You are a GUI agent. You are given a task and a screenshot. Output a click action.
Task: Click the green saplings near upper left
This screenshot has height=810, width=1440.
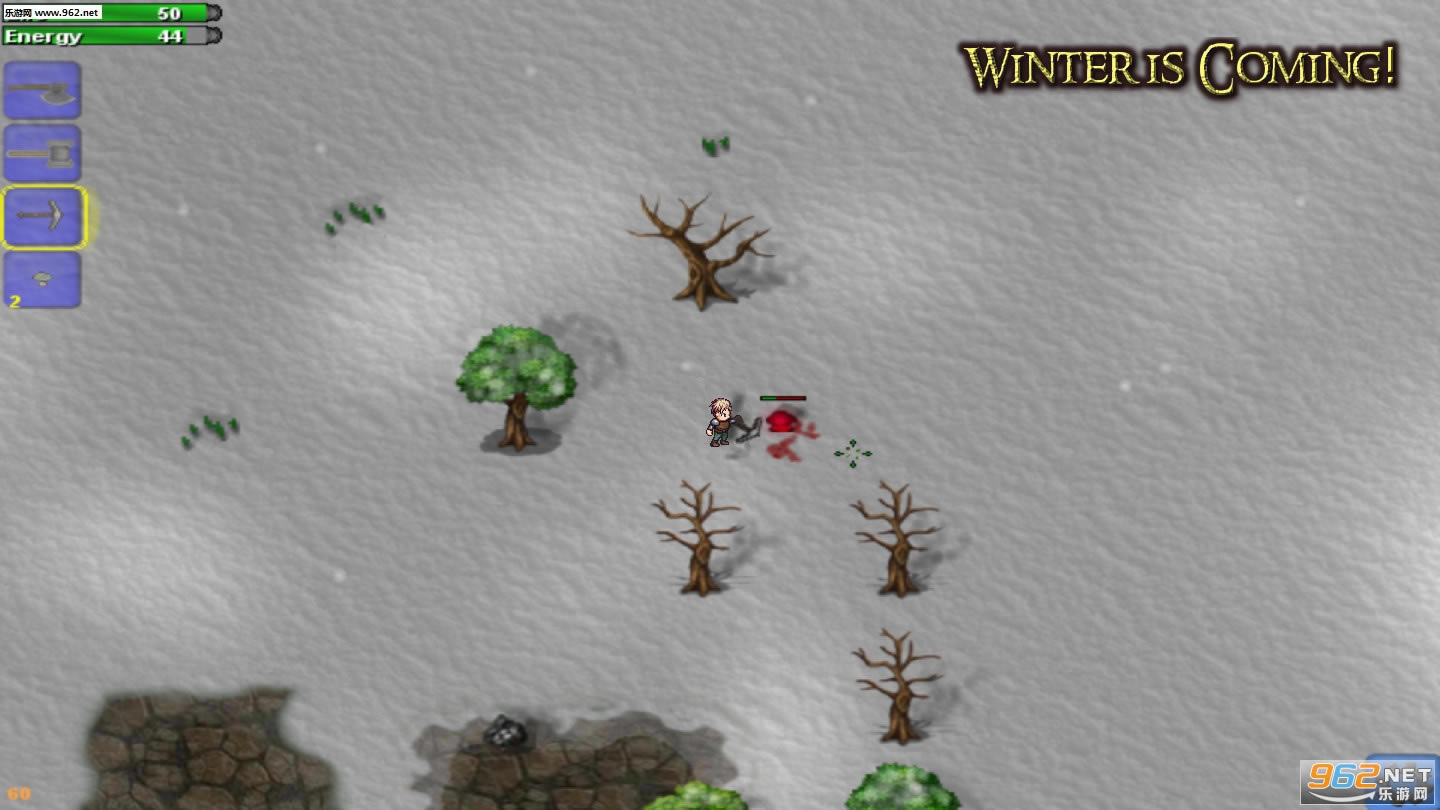pyautogui.click(x=355, y=213)
